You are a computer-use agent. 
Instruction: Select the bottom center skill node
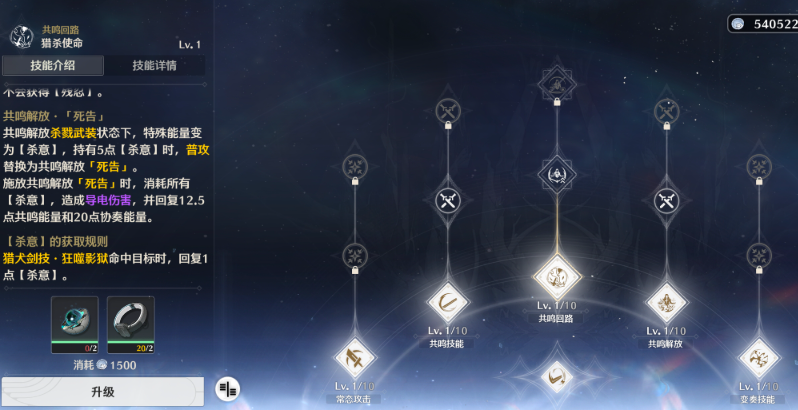coord(557,378)
